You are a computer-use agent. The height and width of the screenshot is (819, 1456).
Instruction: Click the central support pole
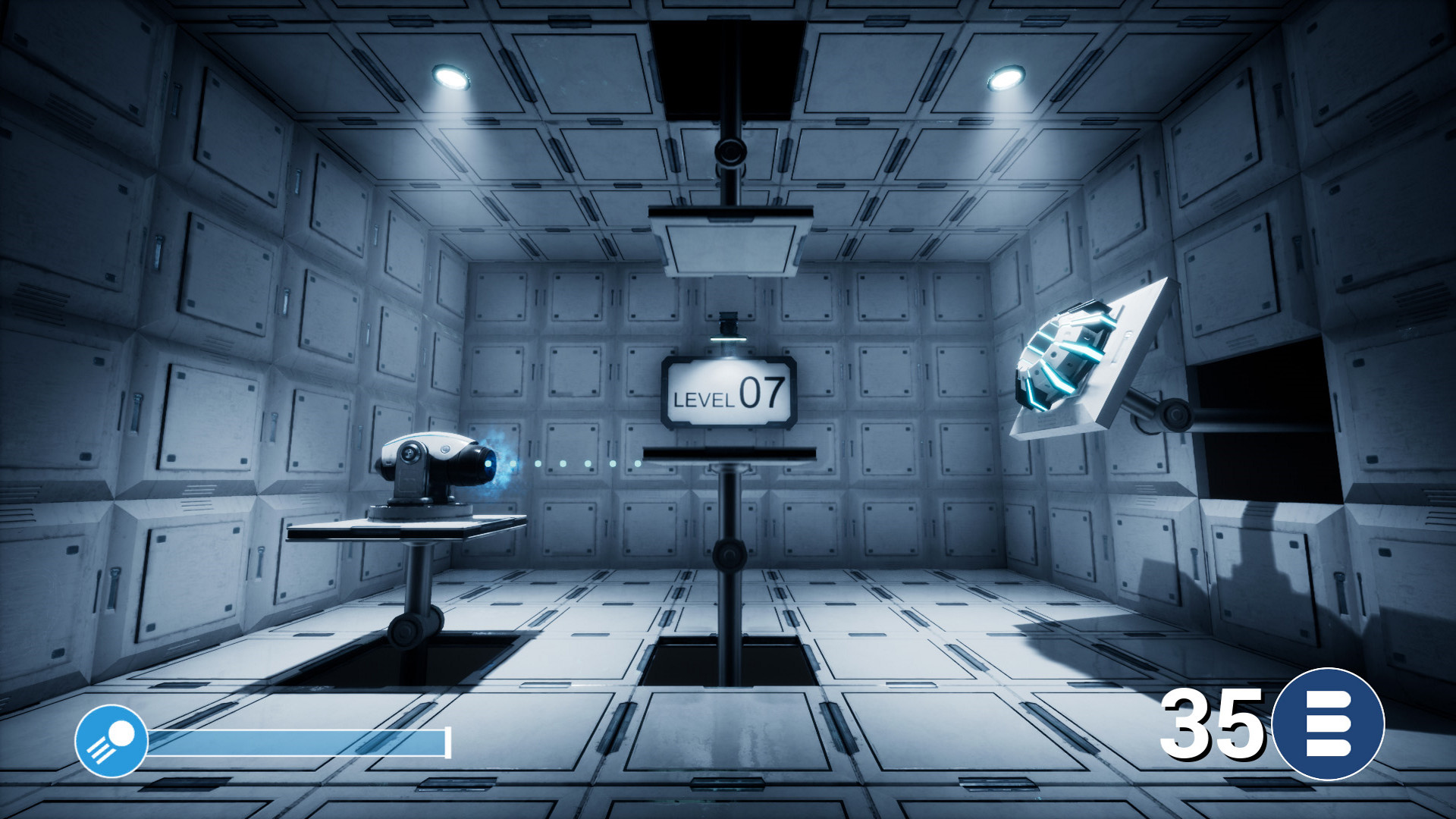tap(728, 576)
